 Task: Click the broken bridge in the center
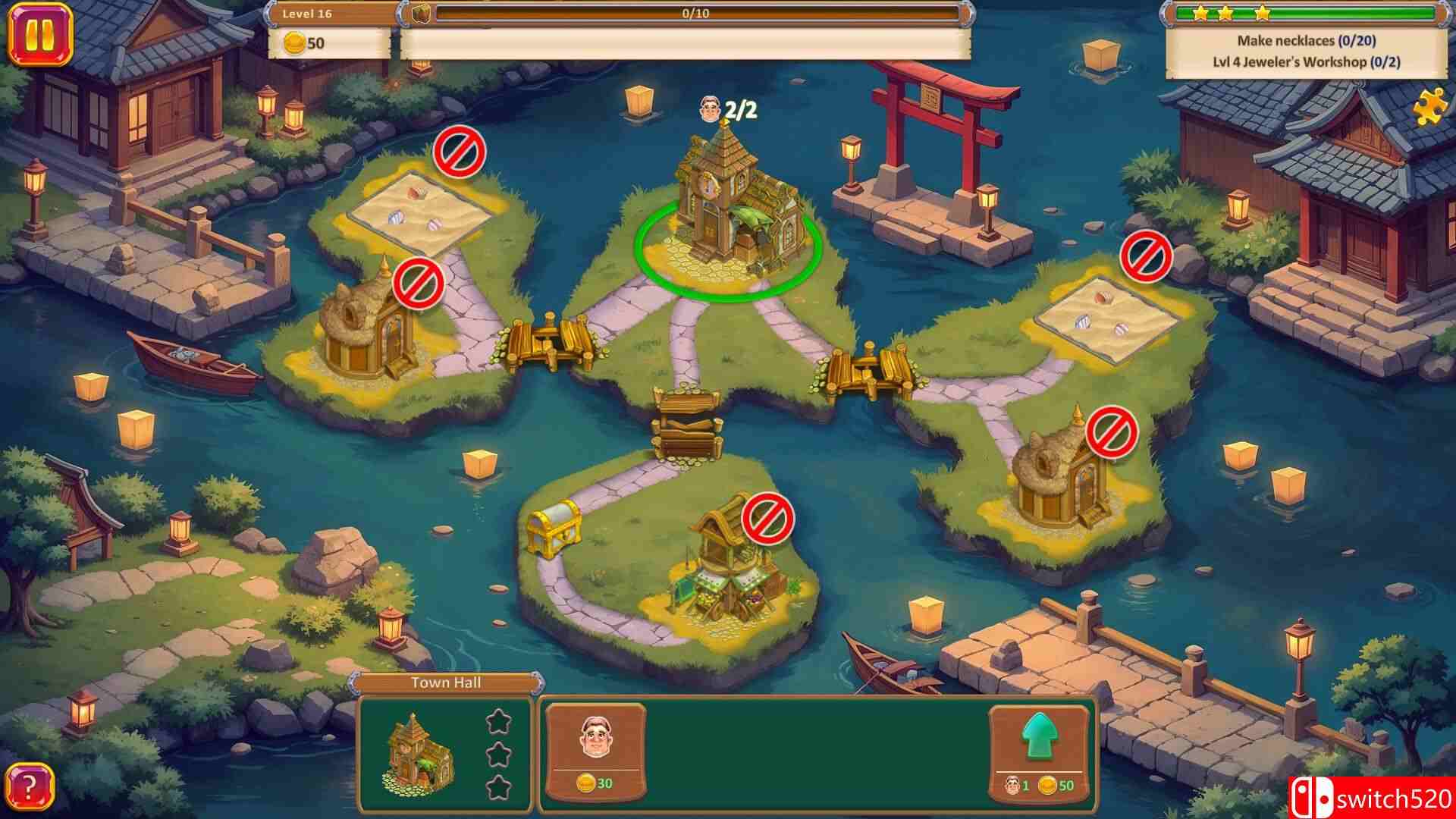coord(686,421)
